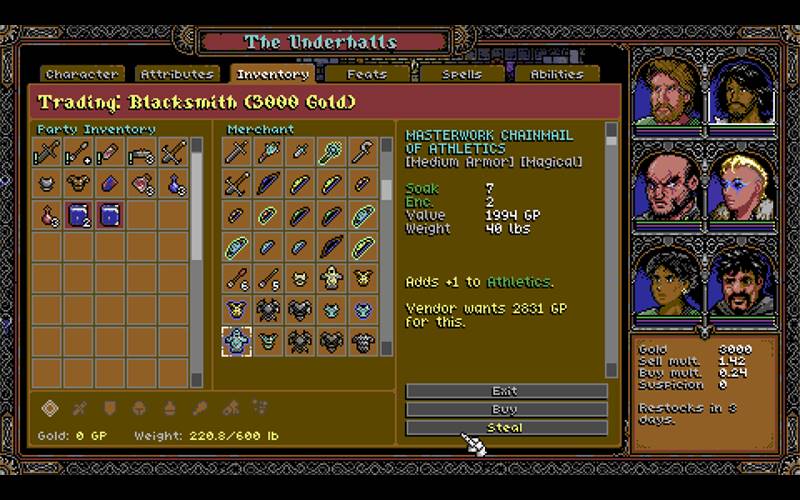Filter inventory by the helmet icon
The height and width of the screenshot is (500, 800).
click(x=140, y=407)
